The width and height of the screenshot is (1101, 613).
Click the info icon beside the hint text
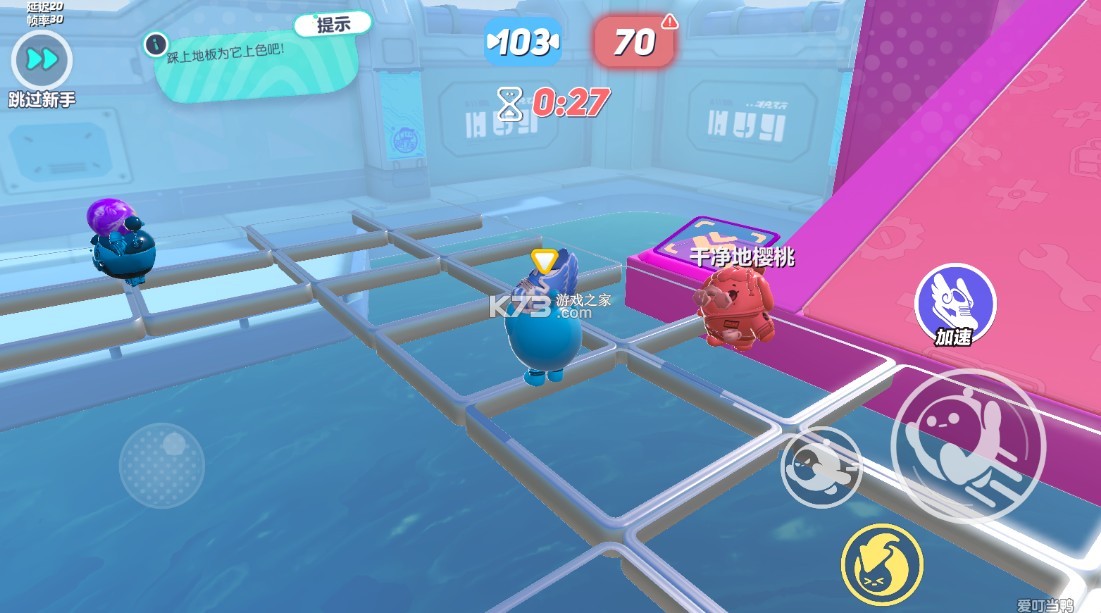[x=154, y=44]
